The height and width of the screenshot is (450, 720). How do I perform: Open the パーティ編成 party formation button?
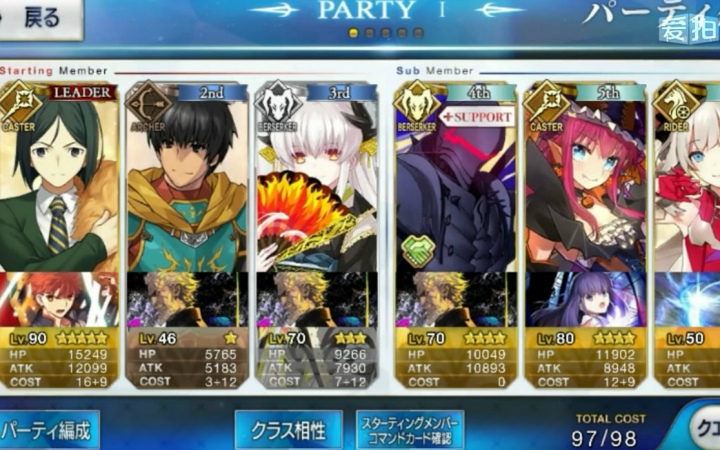(48, 430)
